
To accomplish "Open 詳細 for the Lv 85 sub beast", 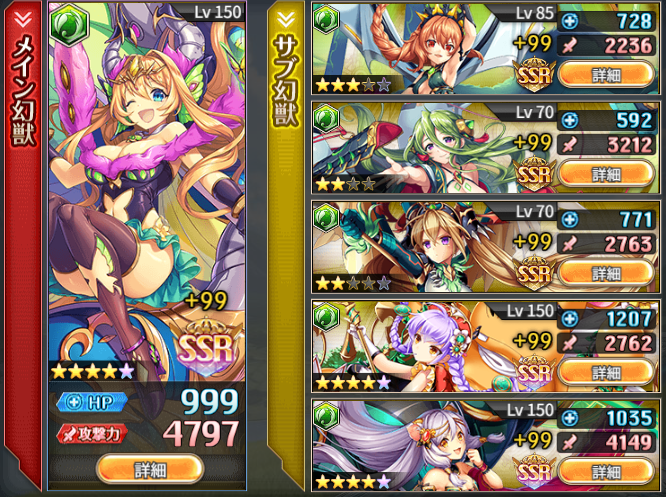I will [x=606, y=74].
